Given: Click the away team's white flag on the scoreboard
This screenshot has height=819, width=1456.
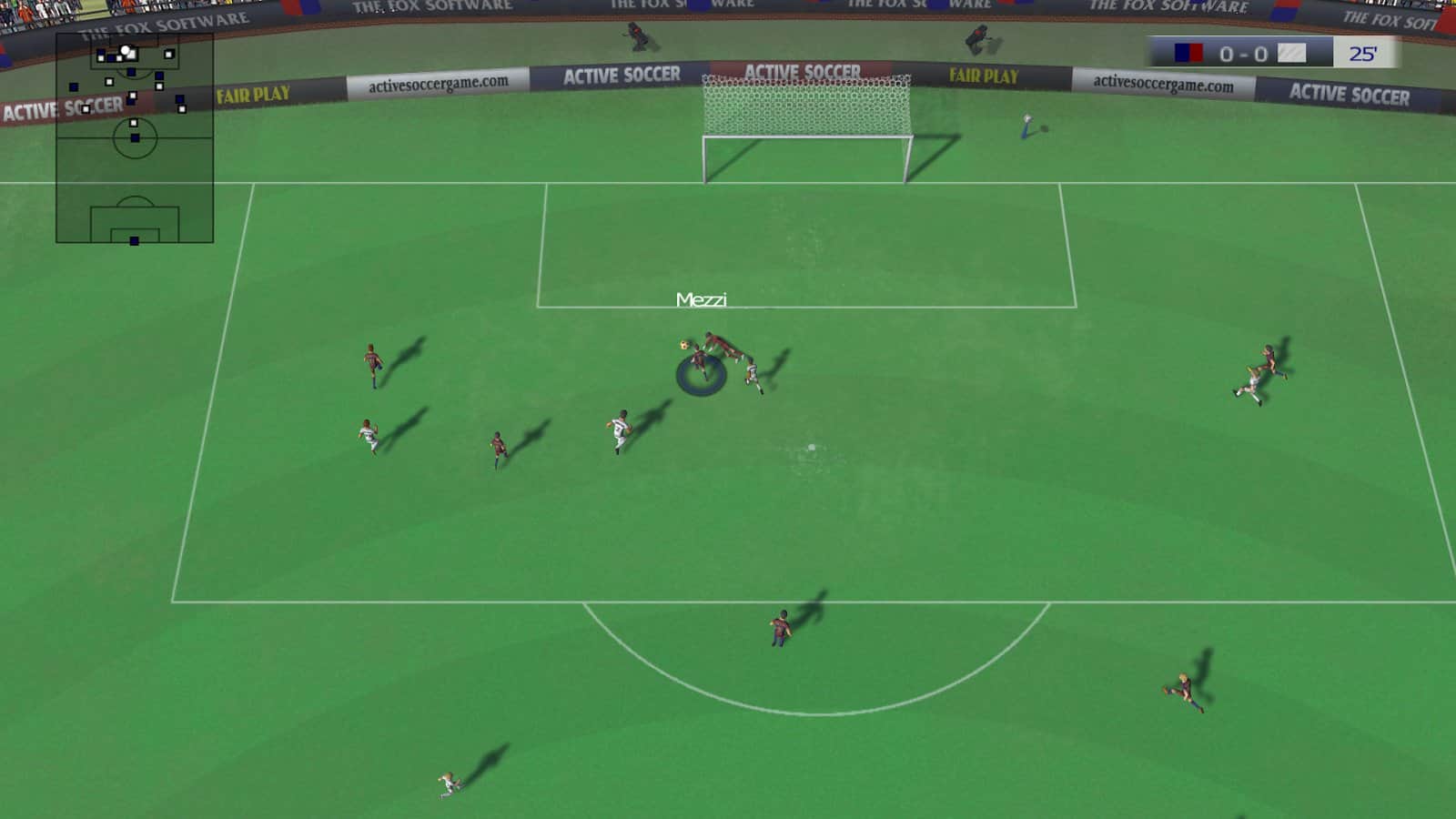Looking at the screenshot, I should (1291, 53).
